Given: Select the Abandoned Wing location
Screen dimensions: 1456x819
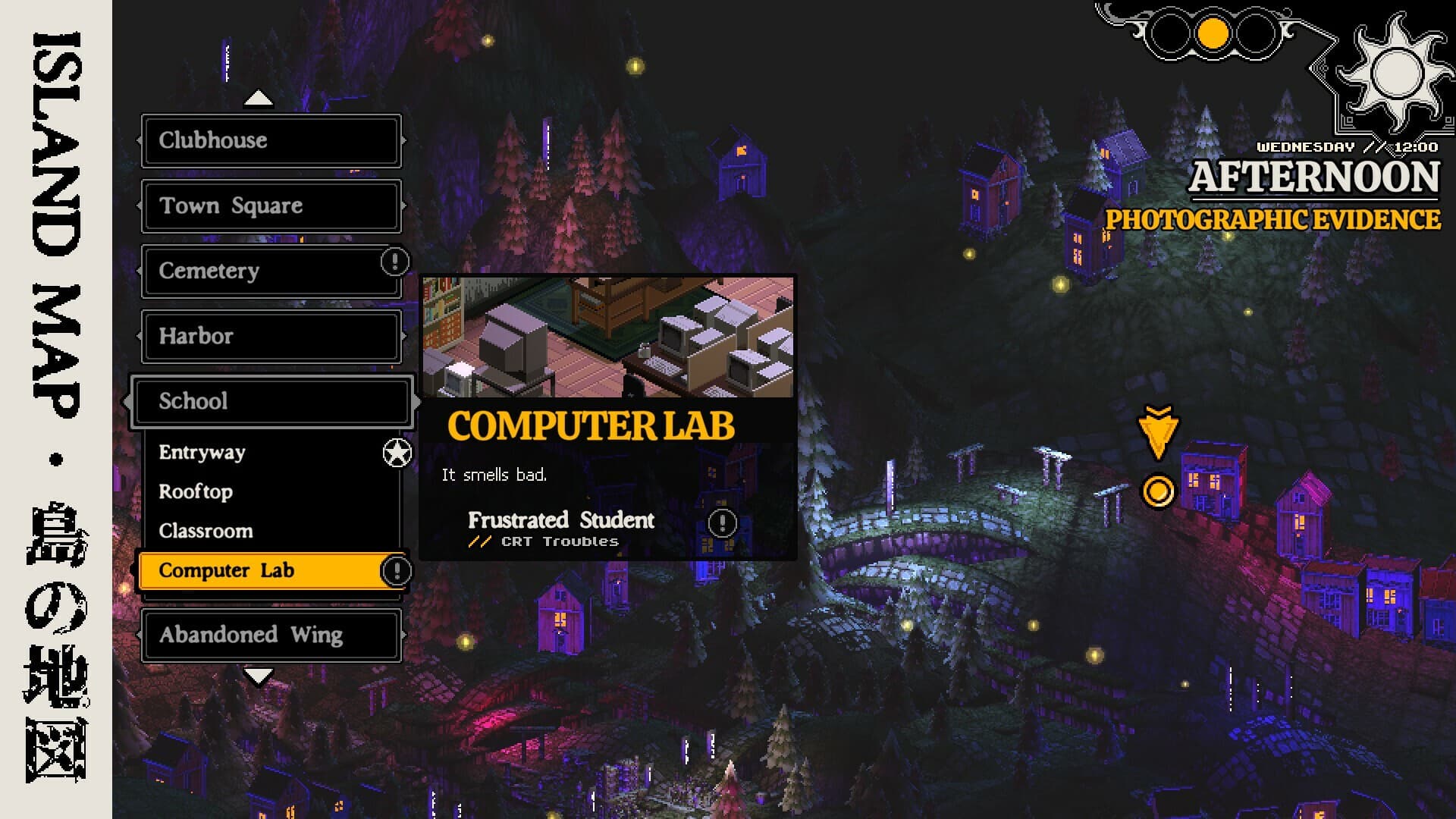Looking at the screenshot, I should pos(271,635).
